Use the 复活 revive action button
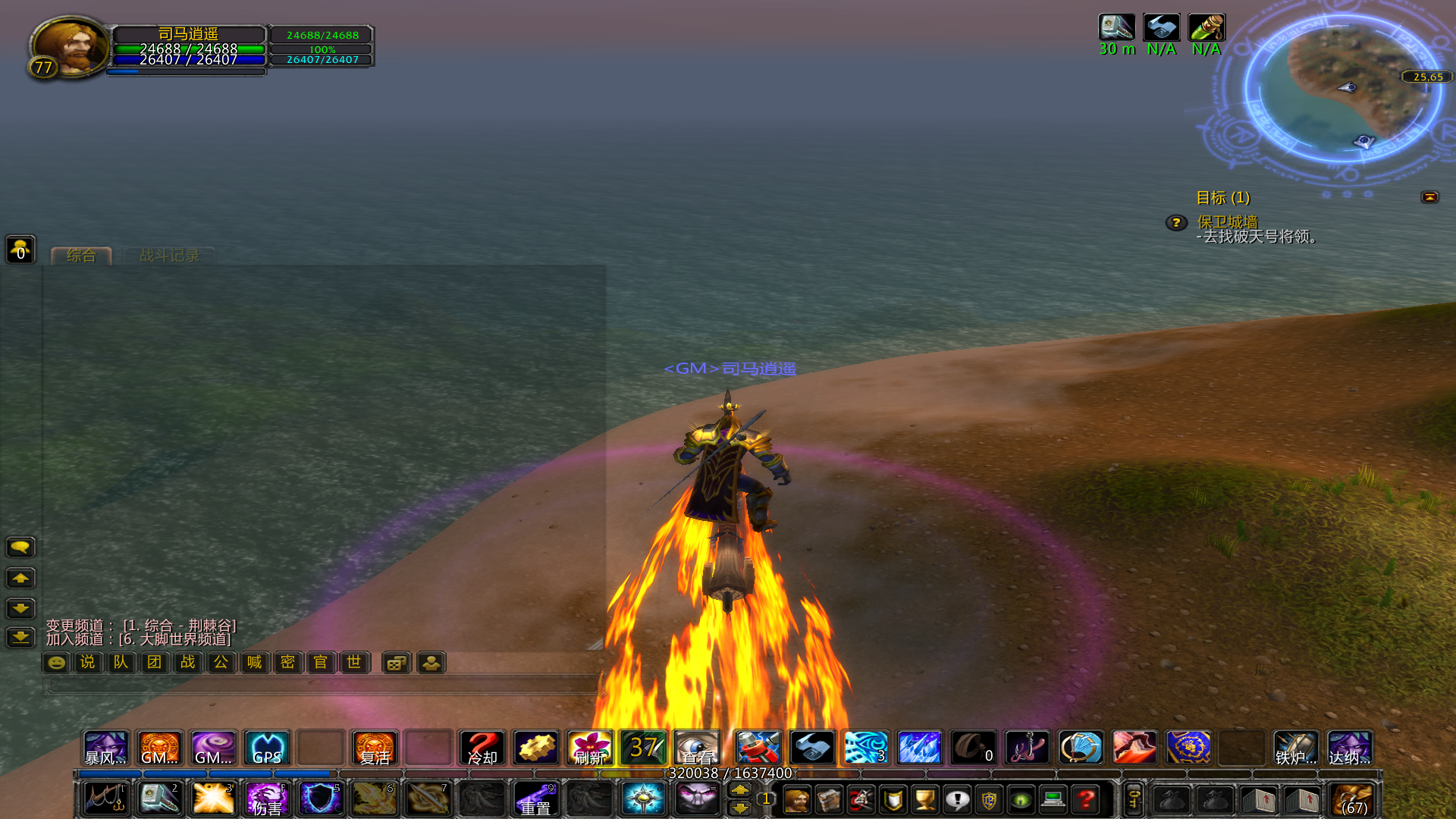 coord(375,748)
